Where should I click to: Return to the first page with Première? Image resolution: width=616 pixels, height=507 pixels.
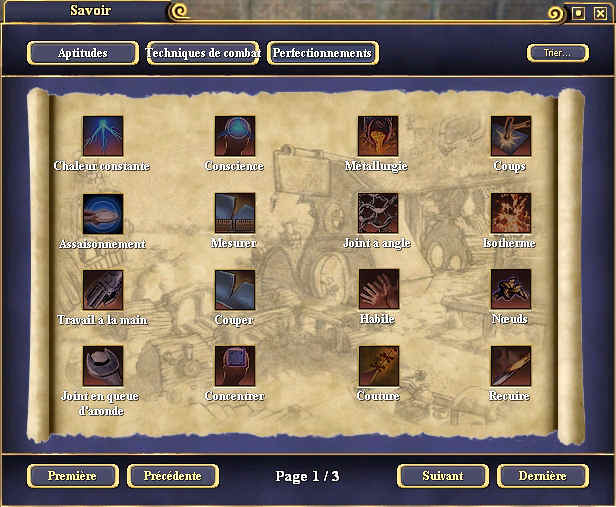[x=72, y=476]
